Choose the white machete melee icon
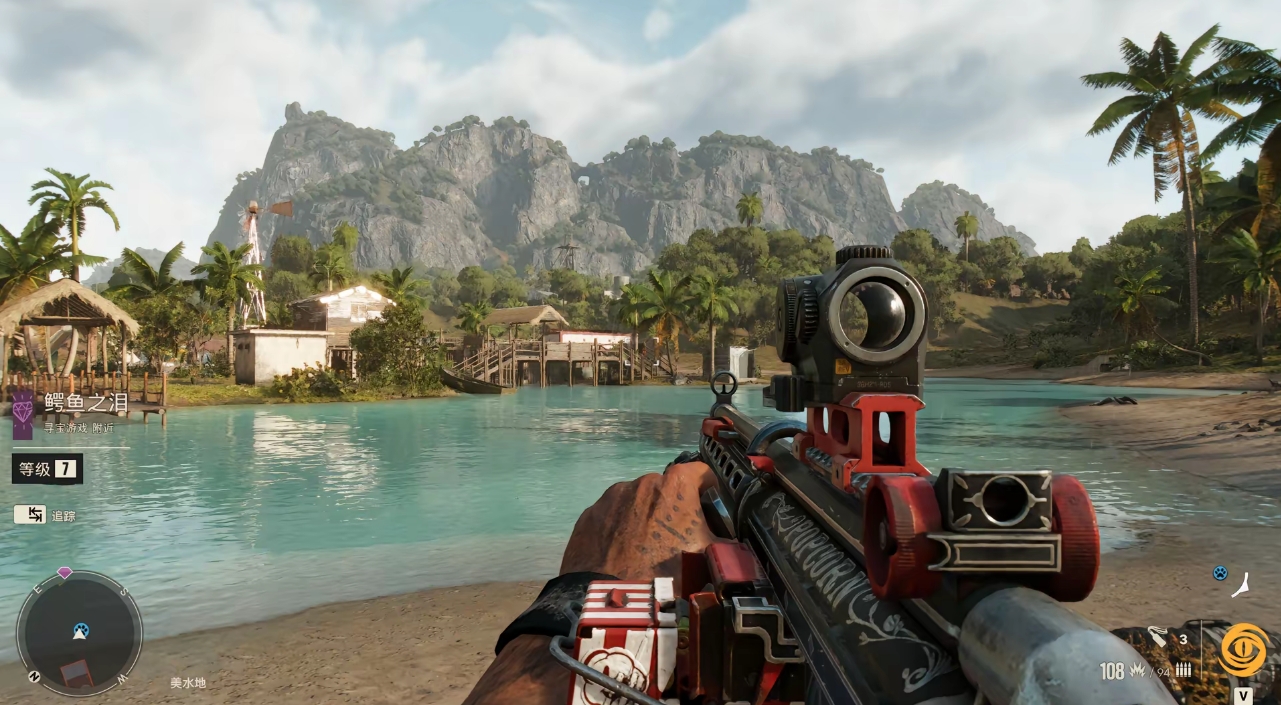This screenshot has height=705, width=1281. pos(1241,585)
